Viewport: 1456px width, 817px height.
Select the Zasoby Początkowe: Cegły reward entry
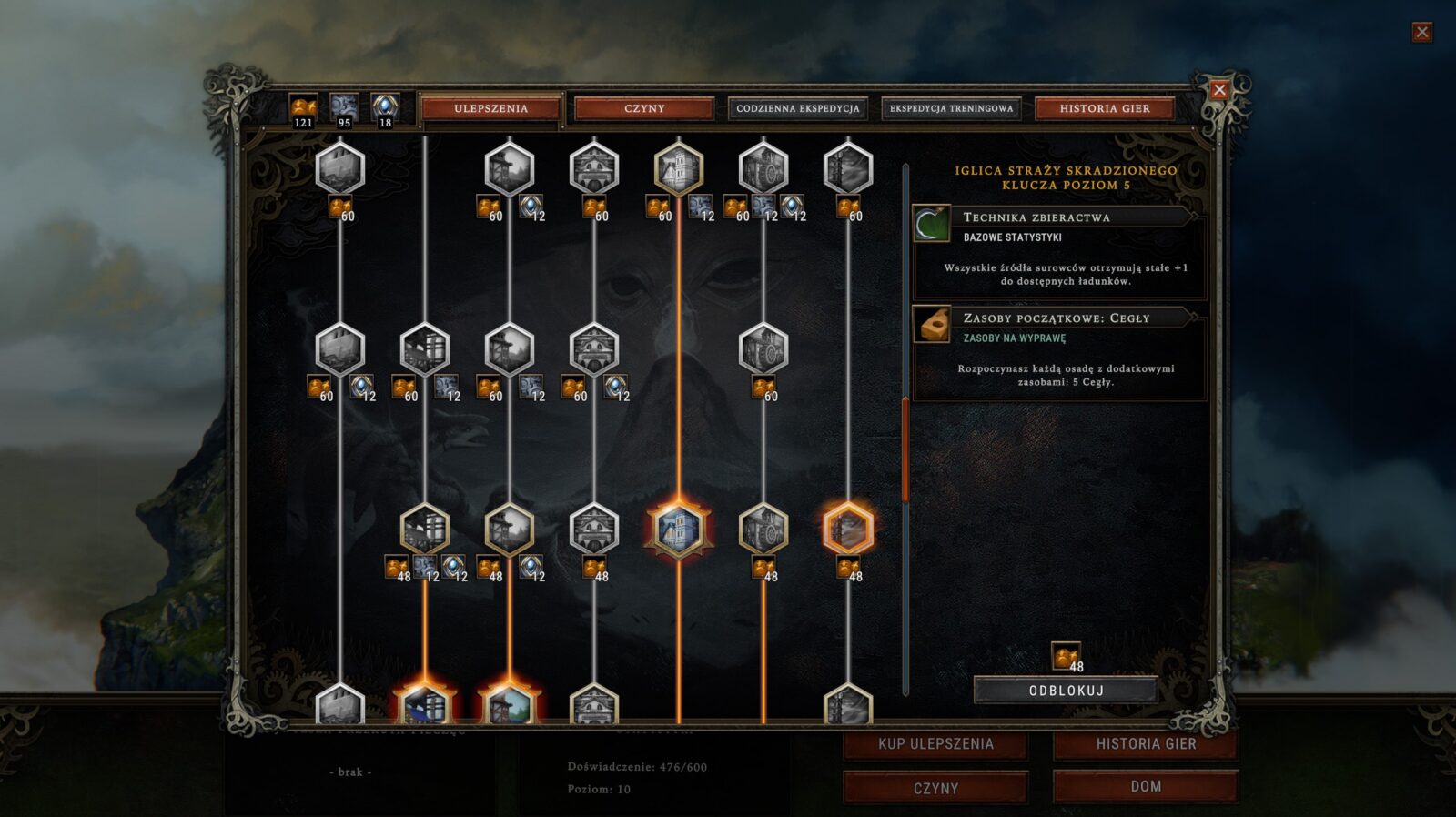(1058, 351)
